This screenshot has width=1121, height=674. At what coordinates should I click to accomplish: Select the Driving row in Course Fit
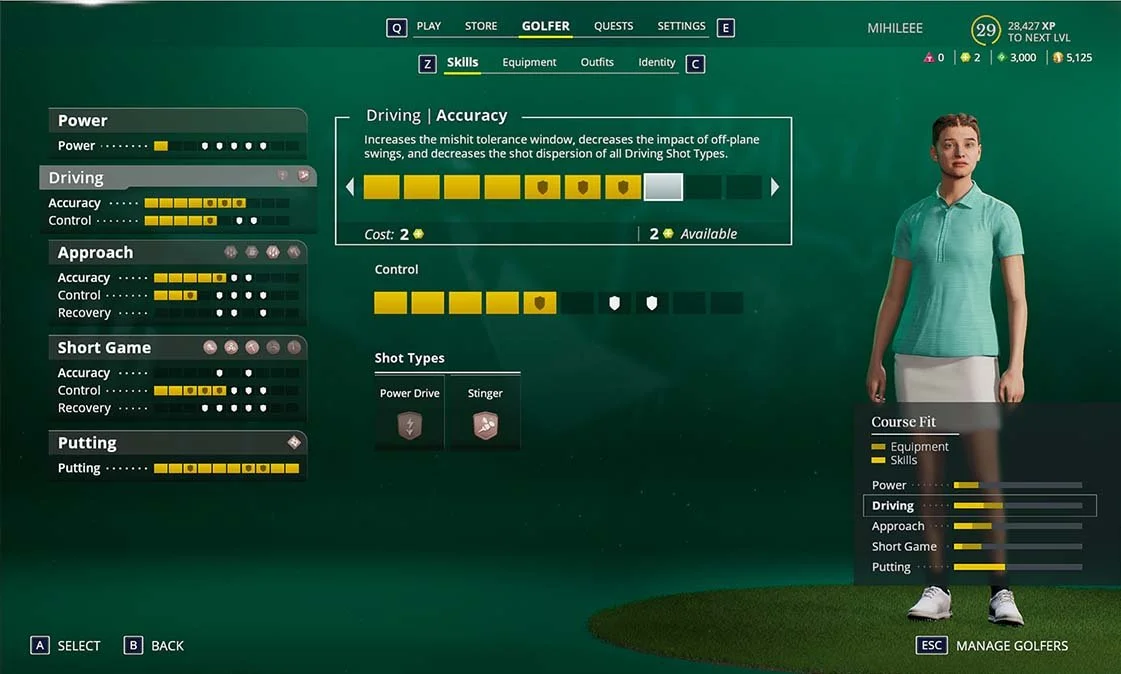pyautogui.click(x=979, y=506)
